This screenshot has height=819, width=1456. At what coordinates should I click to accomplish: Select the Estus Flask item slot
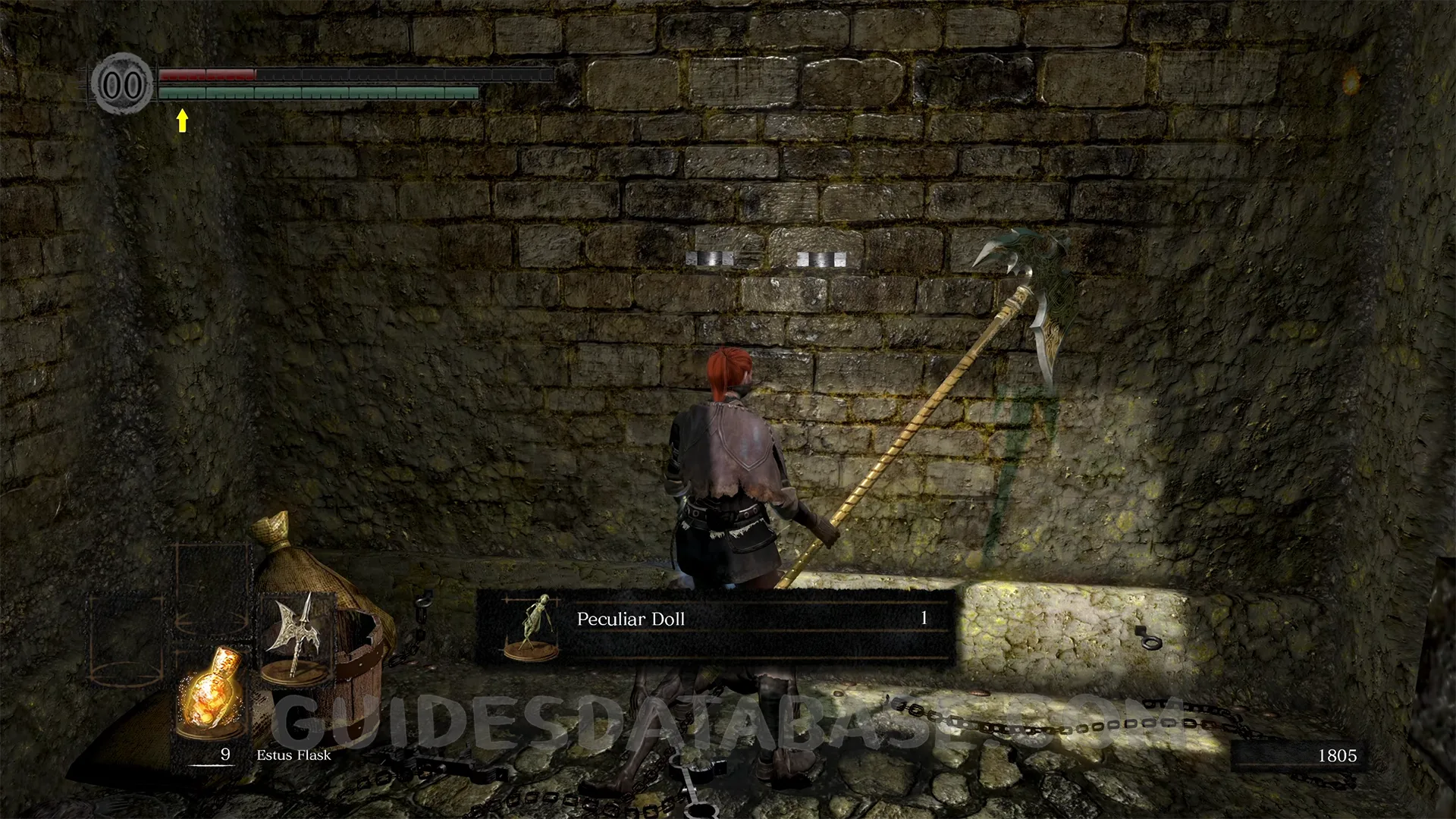pyautogui.click(x=211, y=692)
